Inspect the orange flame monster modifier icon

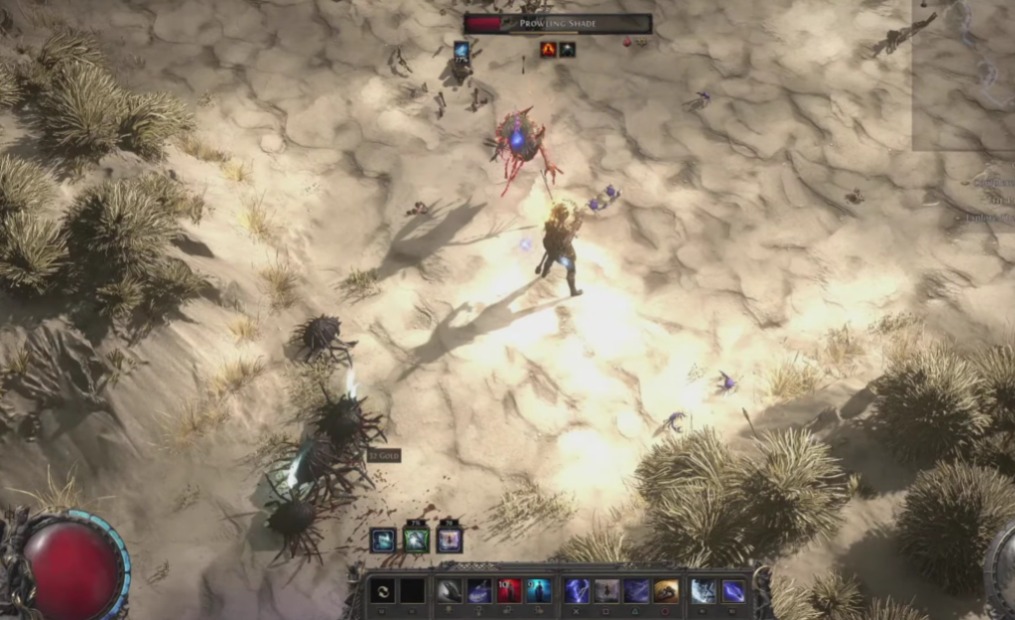coord(548,48)
